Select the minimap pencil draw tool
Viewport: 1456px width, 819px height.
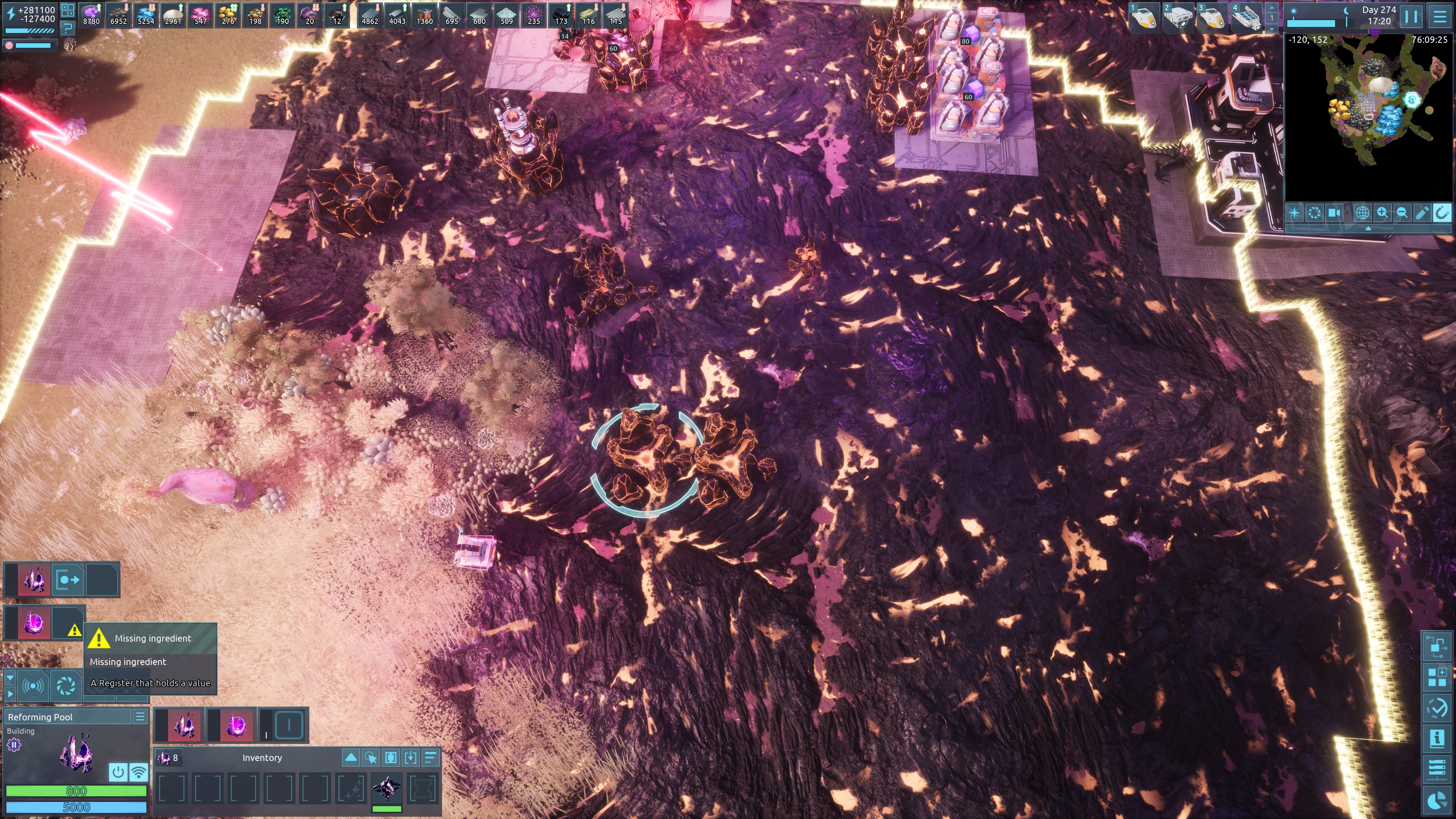point(1421,213)
